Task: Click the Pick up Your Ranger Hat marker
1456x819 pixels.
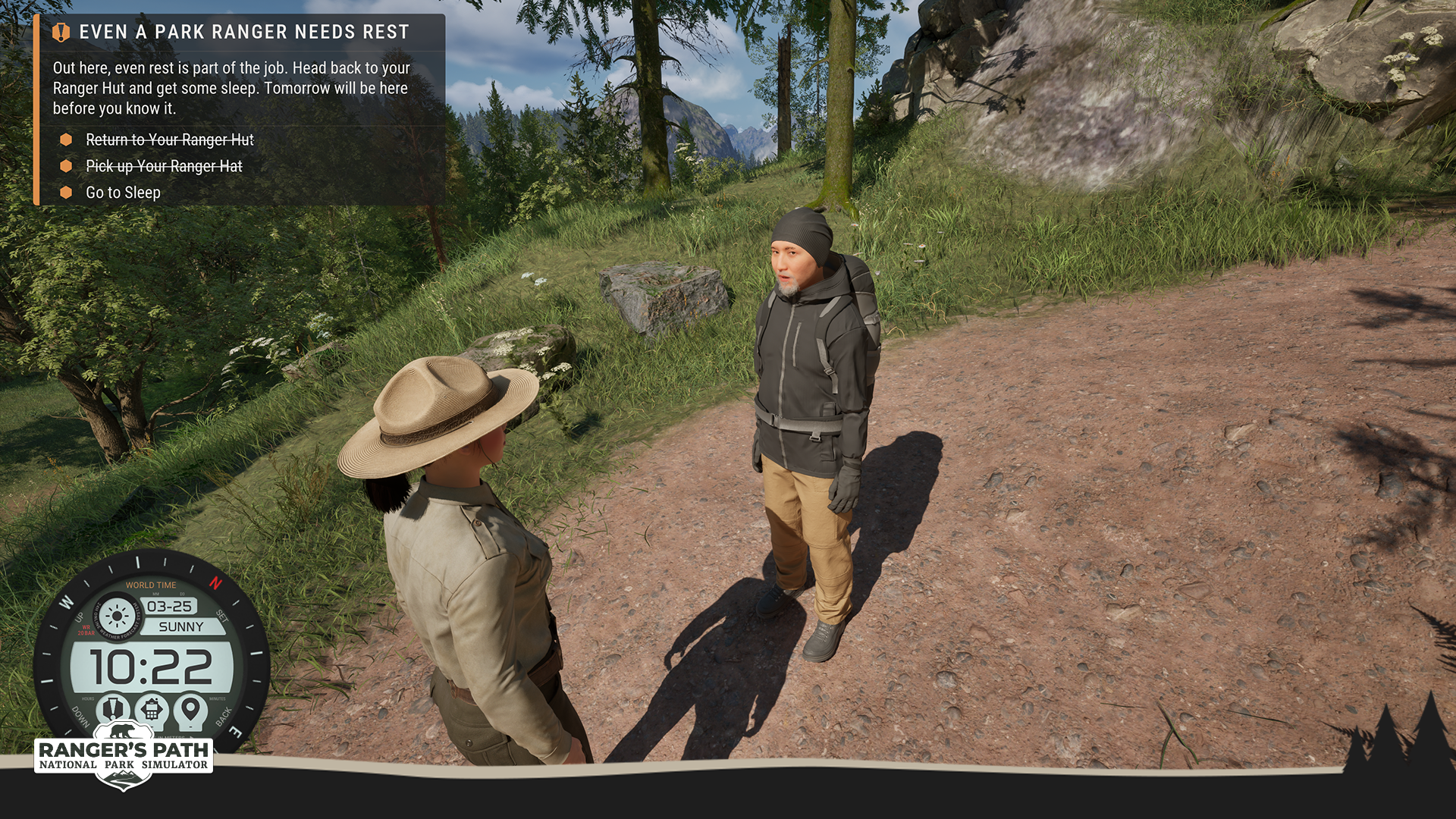Action: pos(65,166)
